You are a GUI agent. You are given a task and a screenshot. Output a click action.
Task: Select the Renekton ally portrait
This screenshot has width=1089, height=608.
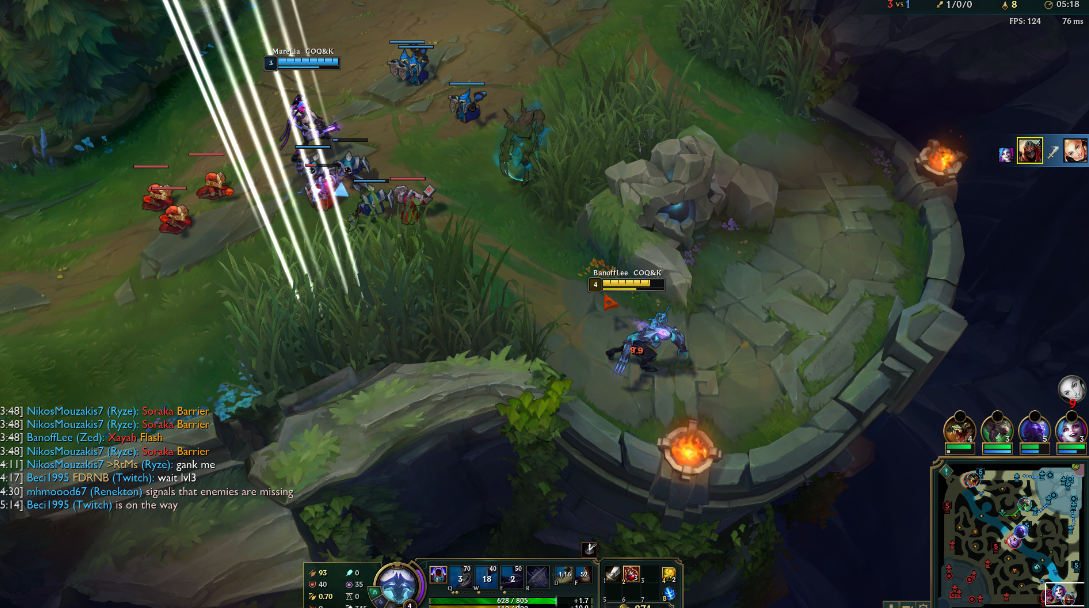(x=958, y=428)
